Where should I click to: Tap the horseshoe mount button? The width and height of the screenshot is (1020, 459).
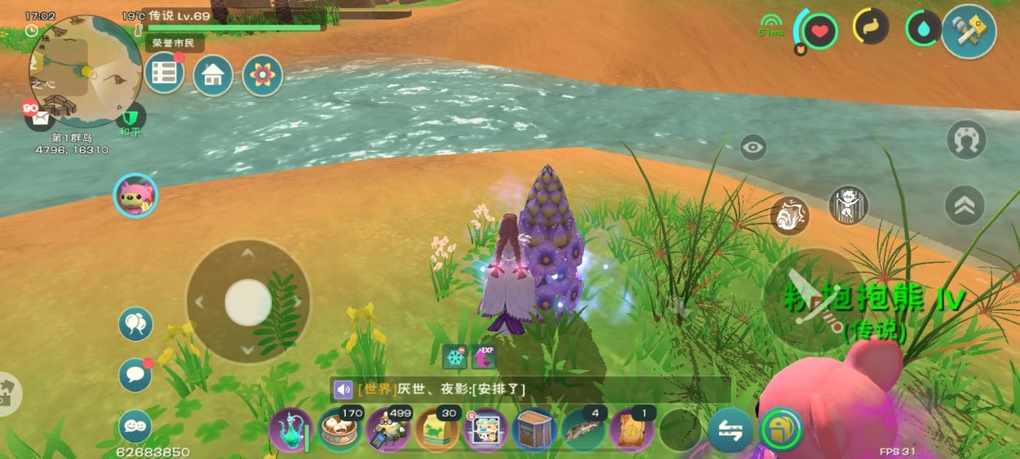966,140
